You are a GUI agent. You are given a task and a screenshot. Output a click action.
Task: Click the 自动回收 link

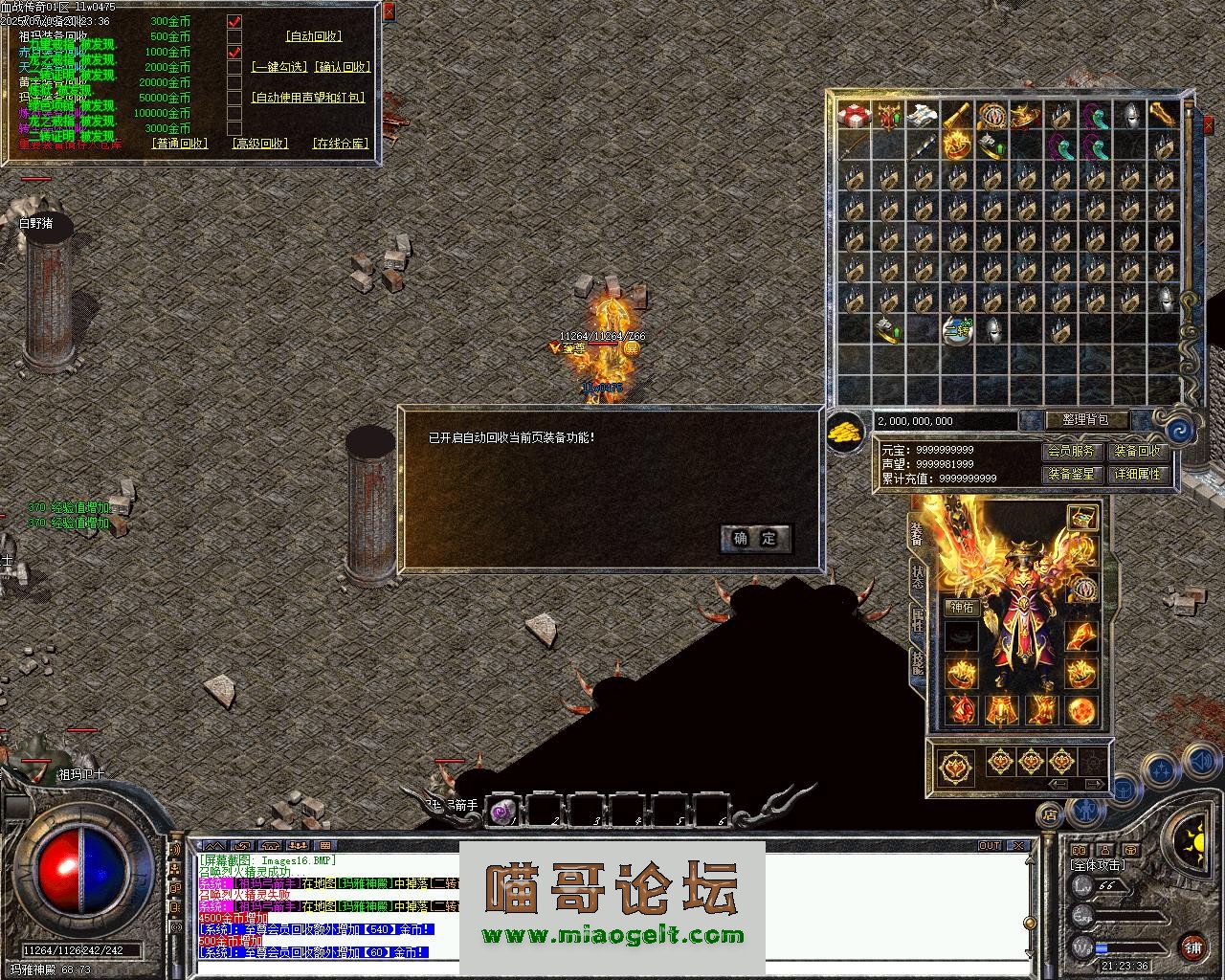pyautogui.click(x=314, y=36)
